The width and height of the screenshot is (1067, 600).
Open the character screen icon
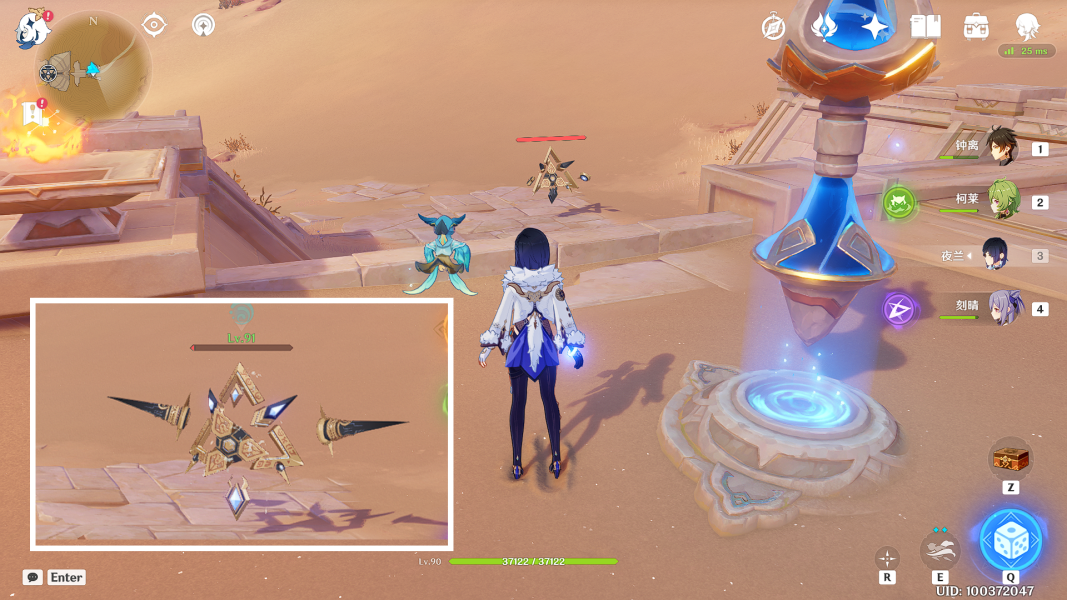point(1027,25)
